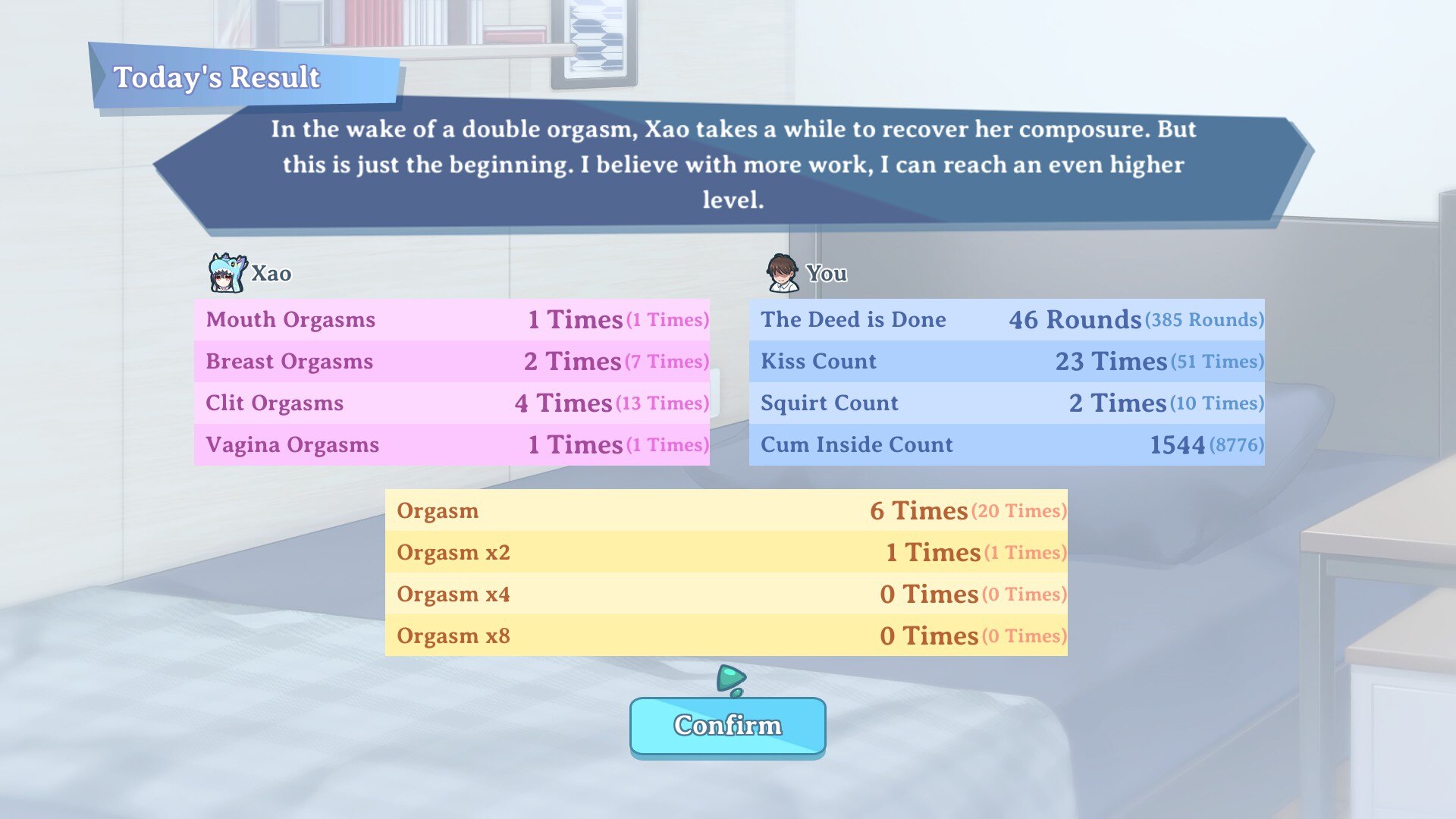This screenshot has height=819, width=1456.
Task: Click the Today's Result banner ribbon
Action: [218, 77]
